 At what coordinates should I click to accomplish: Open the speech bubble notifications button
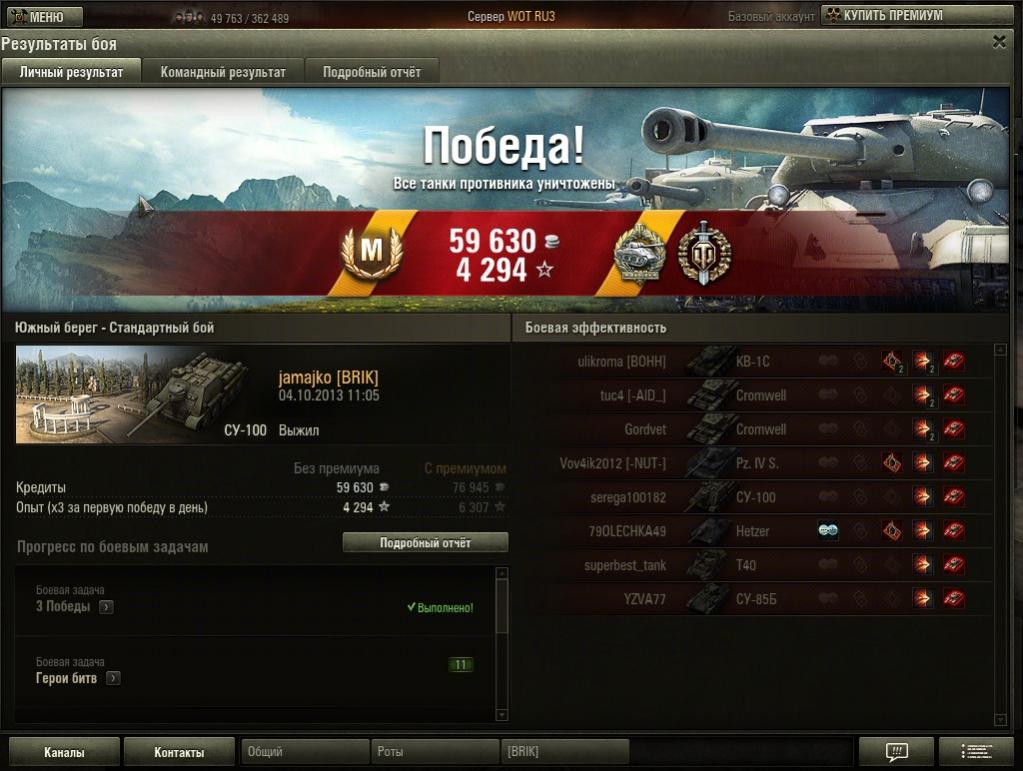click(896, 752)
